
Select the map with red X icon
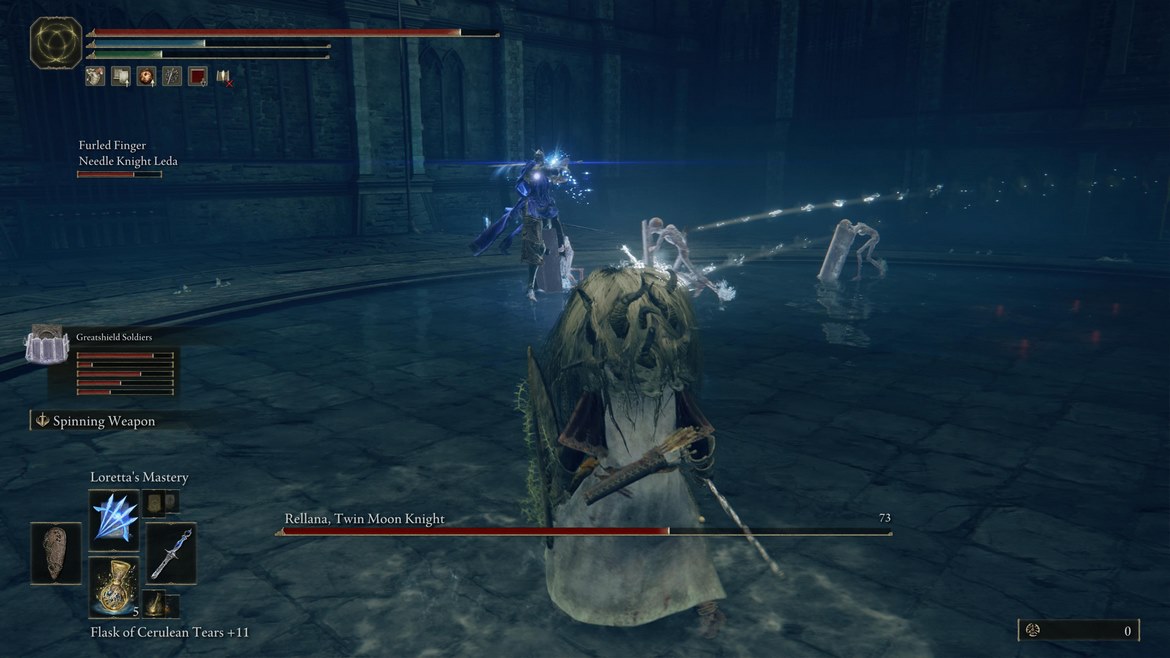[x=224, y=76]
